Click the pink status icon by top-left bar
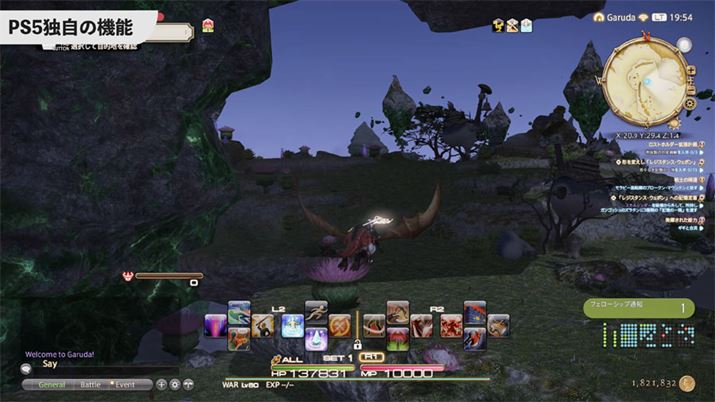The height and width of the screenshot is (402, 715). [x=208, y=26]
